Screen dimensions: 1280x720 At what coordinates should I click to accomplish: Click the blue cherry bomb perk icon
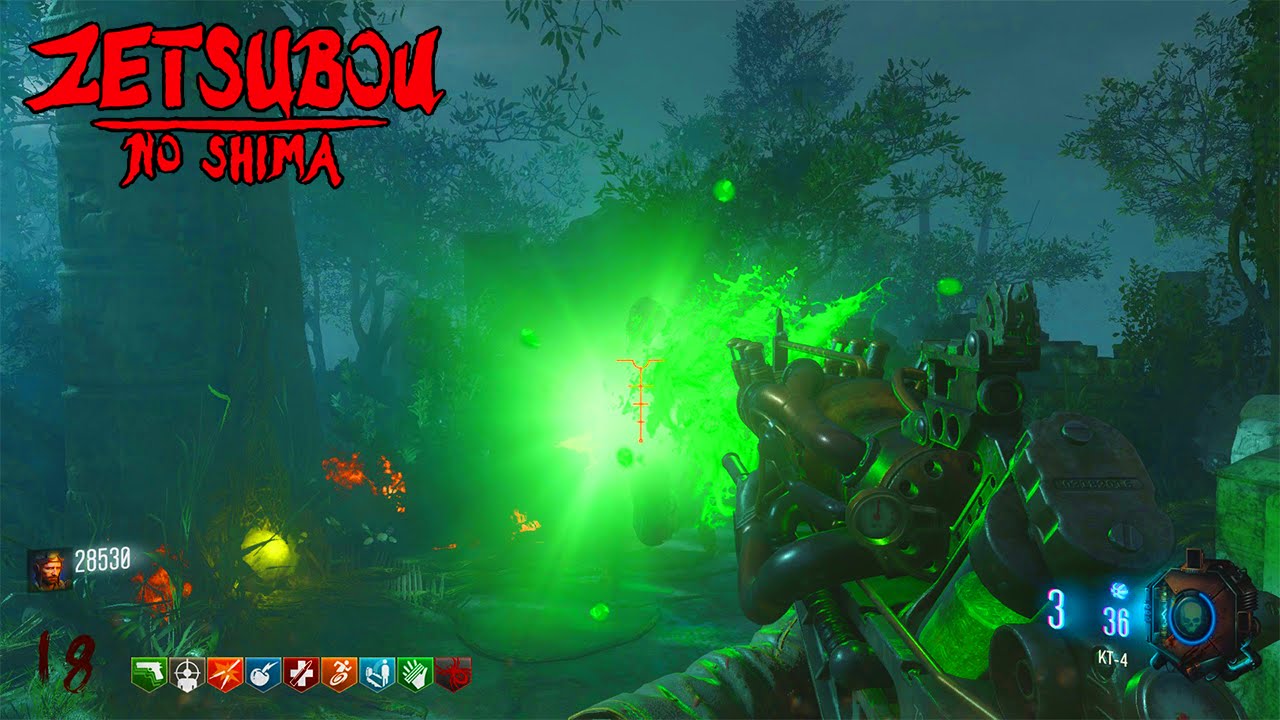point(262,670)
